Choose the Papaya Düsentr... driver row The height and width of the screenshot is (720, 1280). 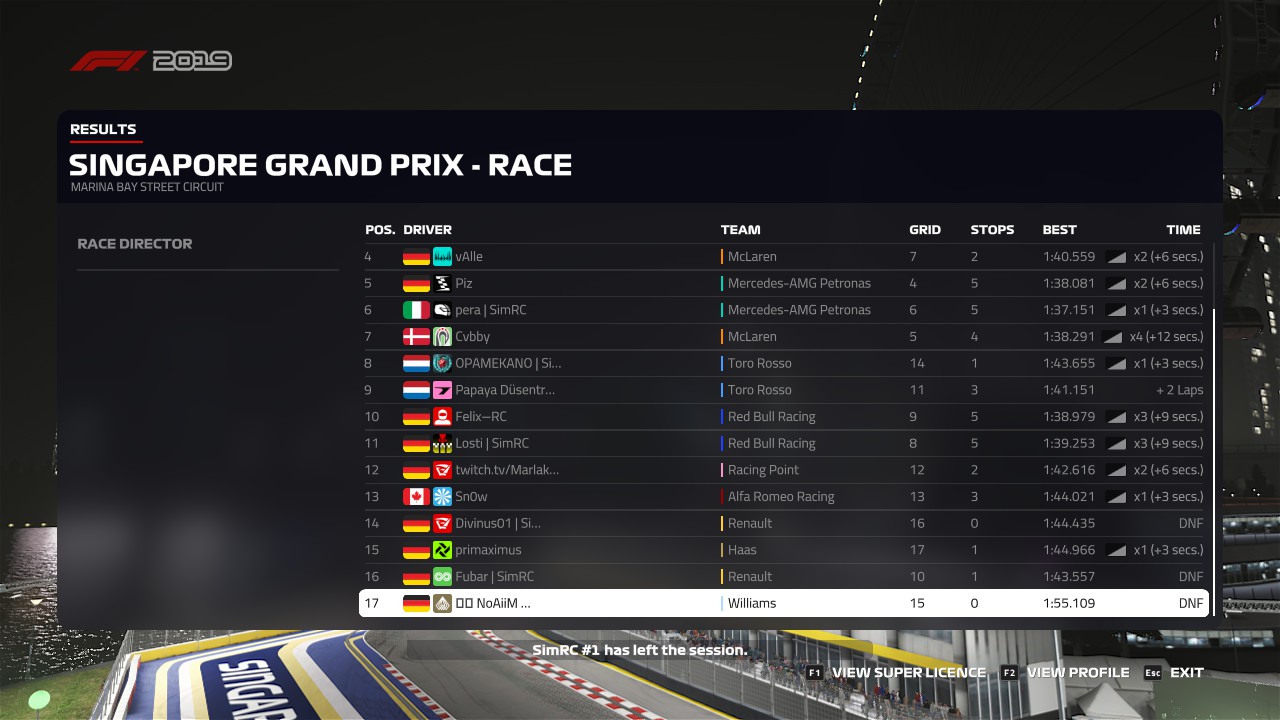[x=784, y=390]
